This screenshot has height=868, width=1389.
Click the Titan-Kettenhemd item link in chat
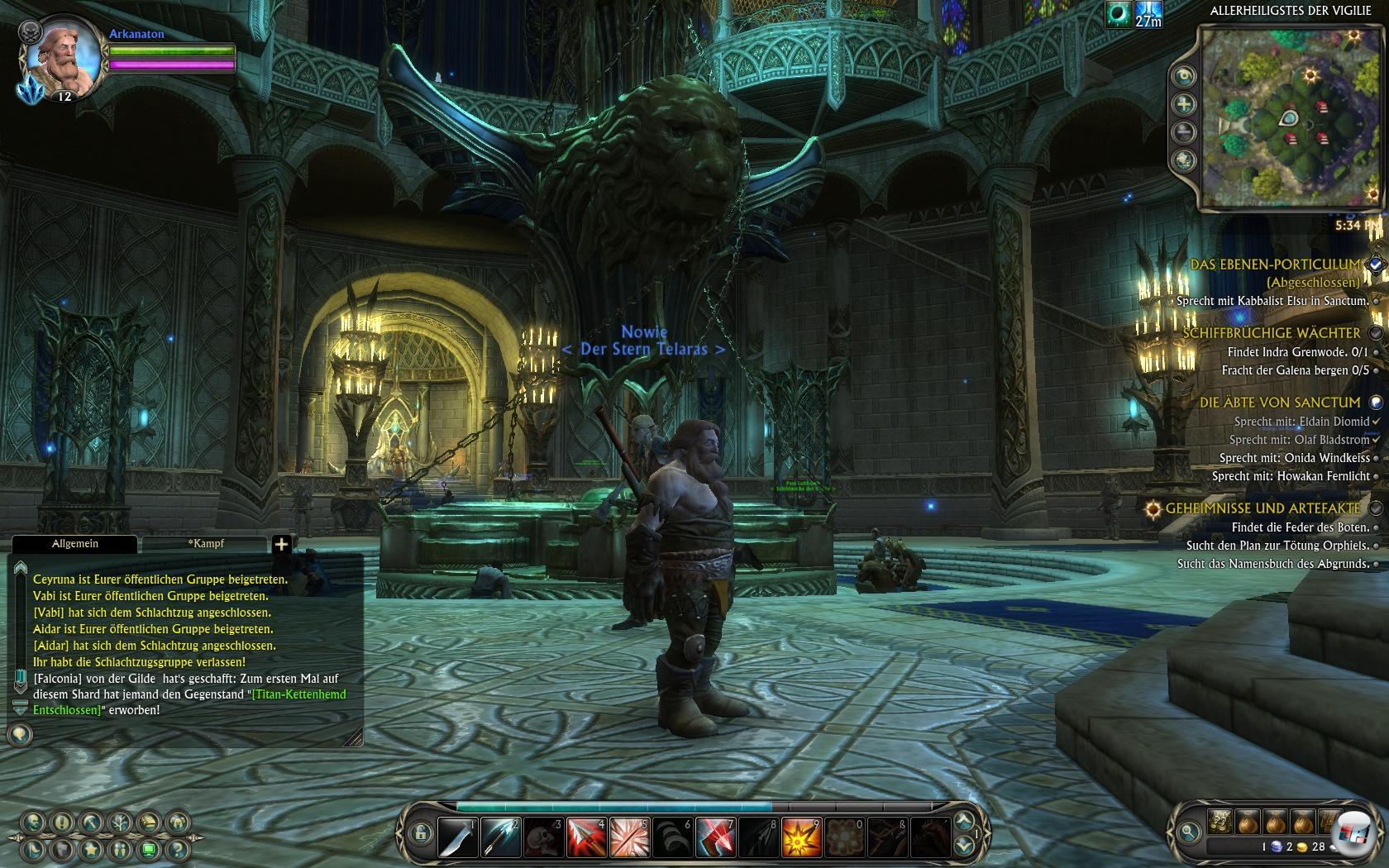pyautogui.click(x=298, y=694)
